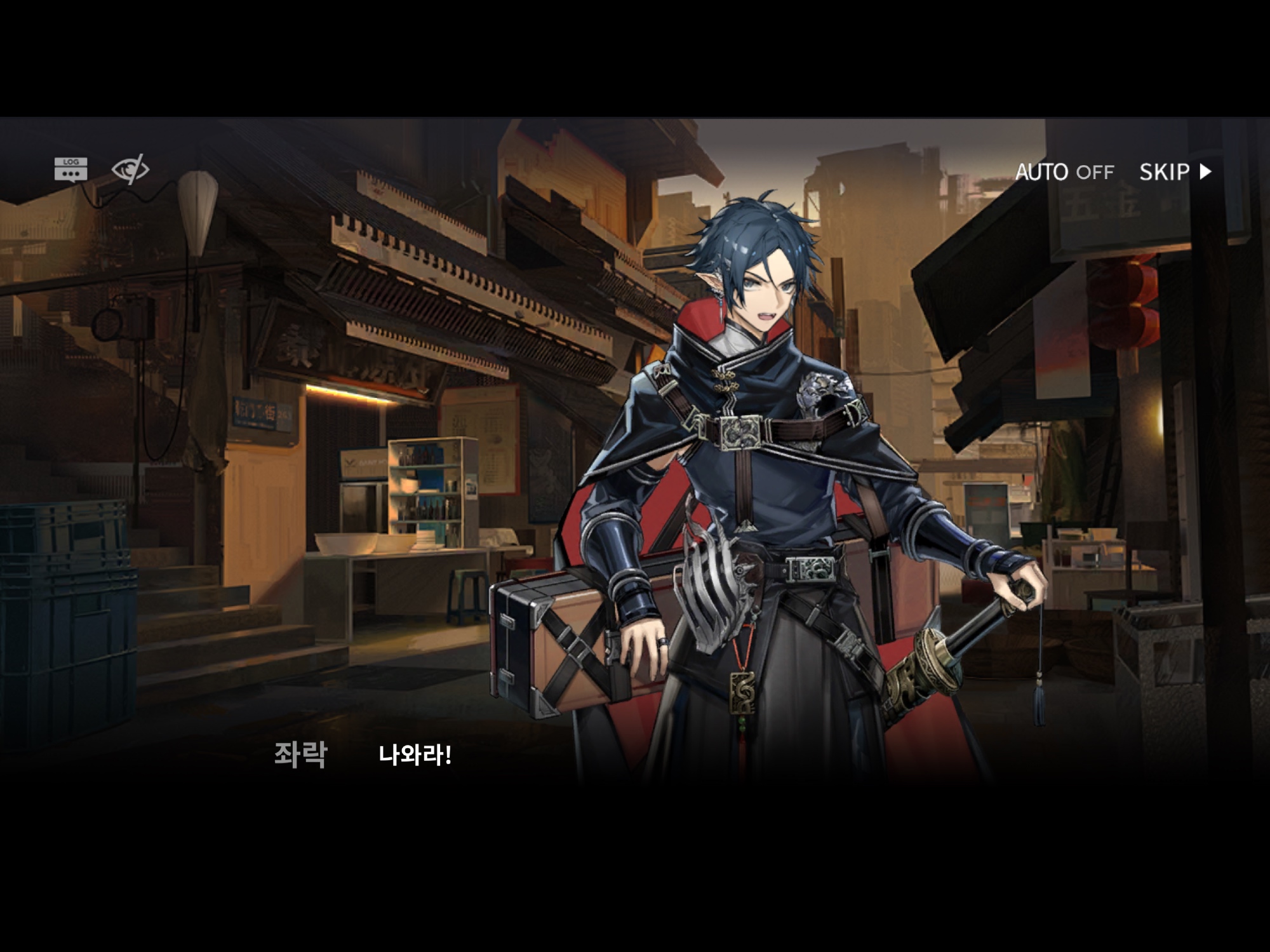Viewport: 1270px width, 952px height.
Task: Skip the story scene
Action: point(1175,172)
